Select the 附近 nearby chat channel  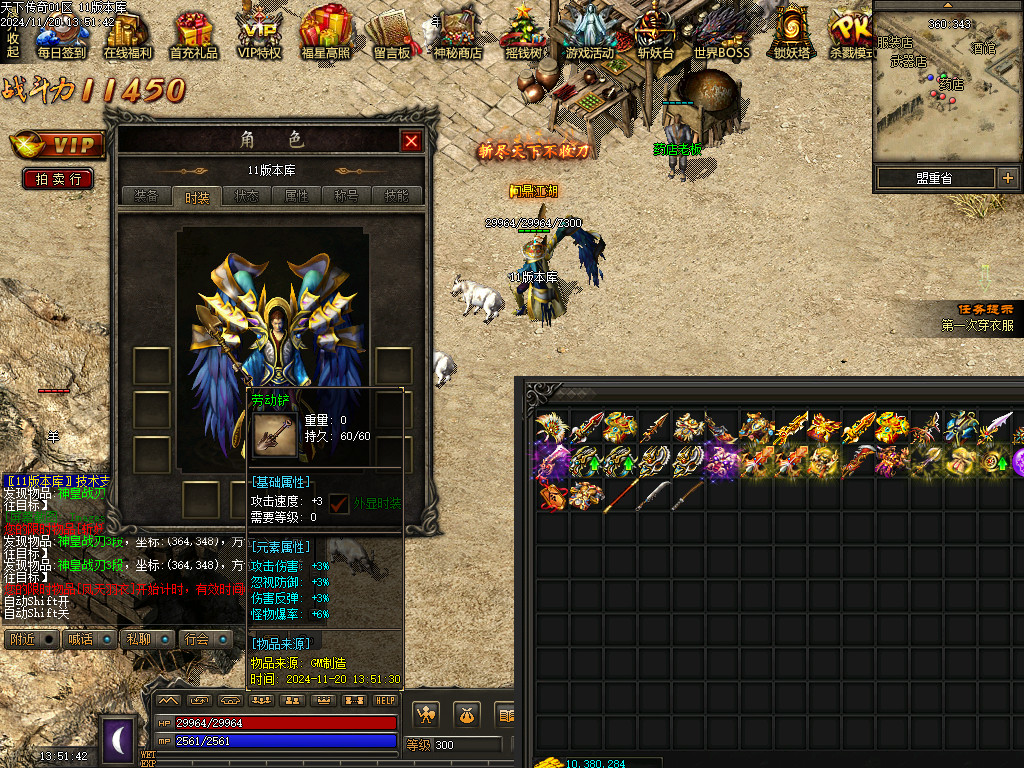click(22, 639)
